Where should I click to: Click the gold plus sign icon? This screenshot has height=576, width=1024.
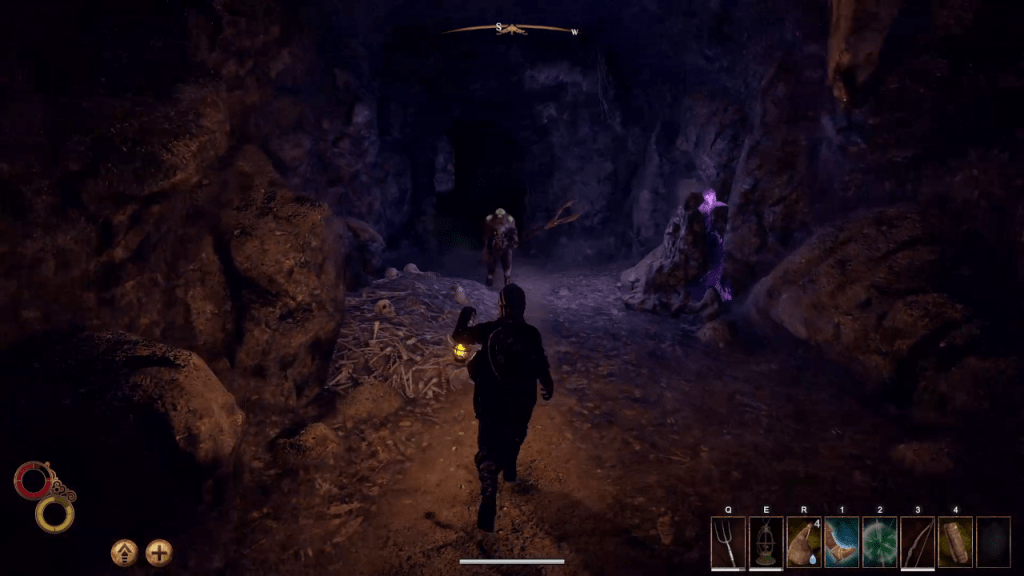pyautogui.click(x=159, y=552)
